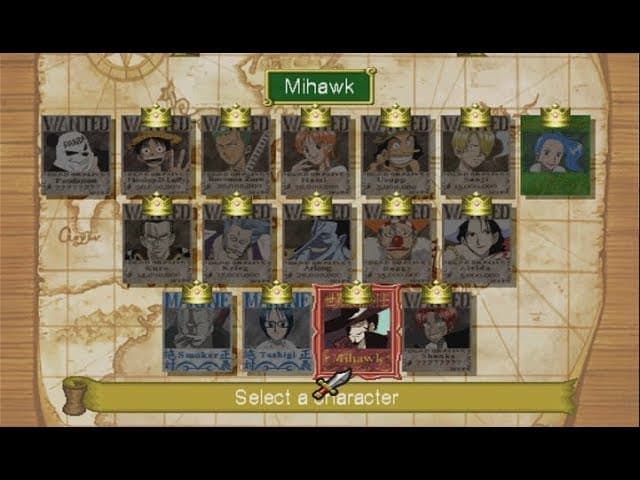The width and height of the screenshot is (640, 480).
Task: Select the Mihawk character poster
Action: 357,332
